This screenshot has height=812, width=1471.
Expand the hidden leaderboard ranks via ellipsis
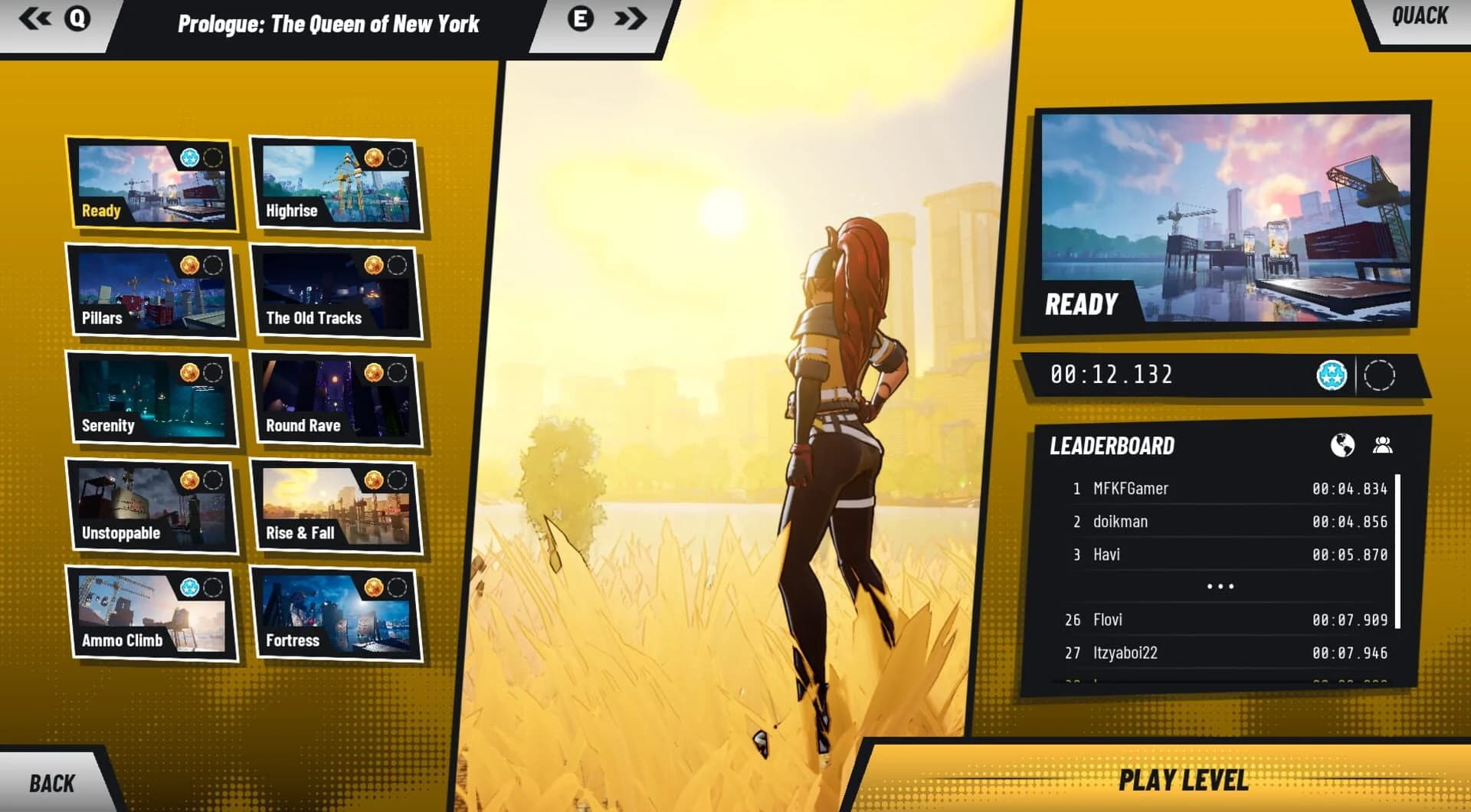(x=1221, y=585)
